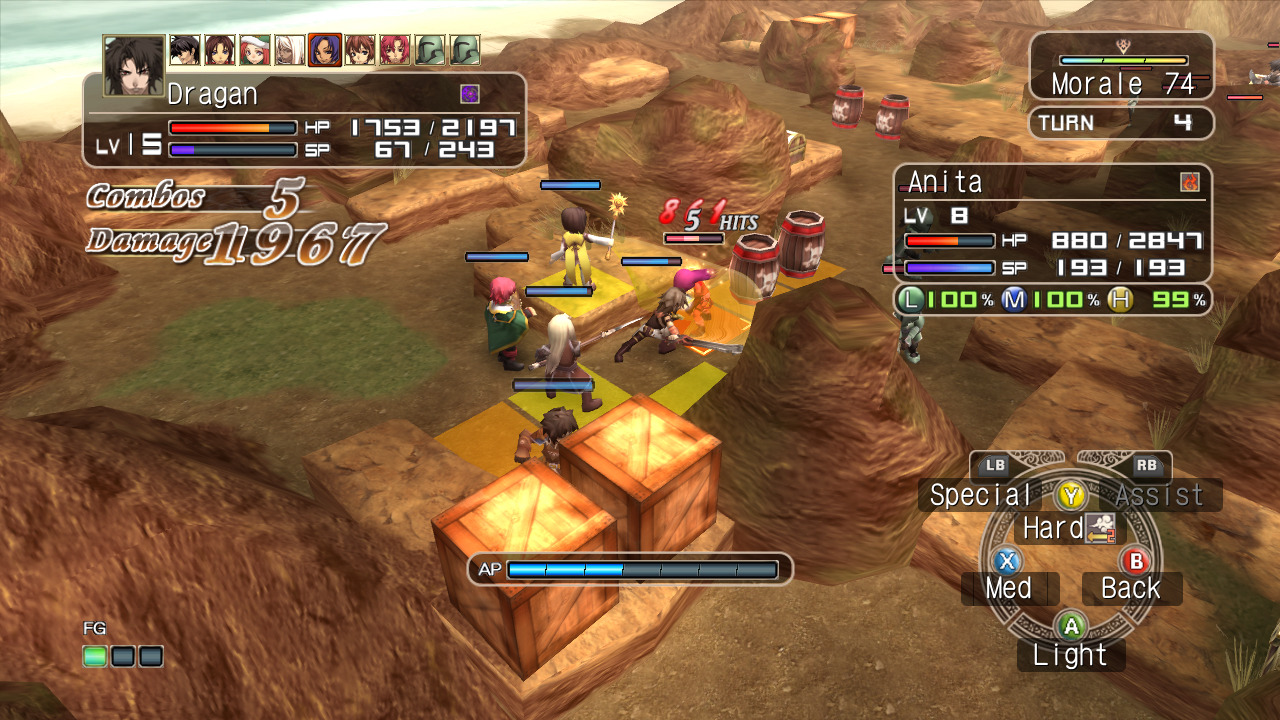Viewport: 1280px width, 720px height.
Task: Select Back to cancel the action
Action: click(1131, 588)
